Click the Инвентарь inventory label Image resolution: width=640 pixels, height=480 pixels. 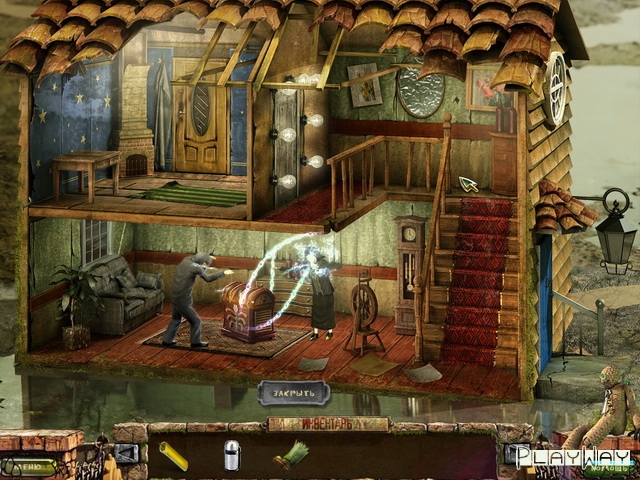(x=327, y=424)
